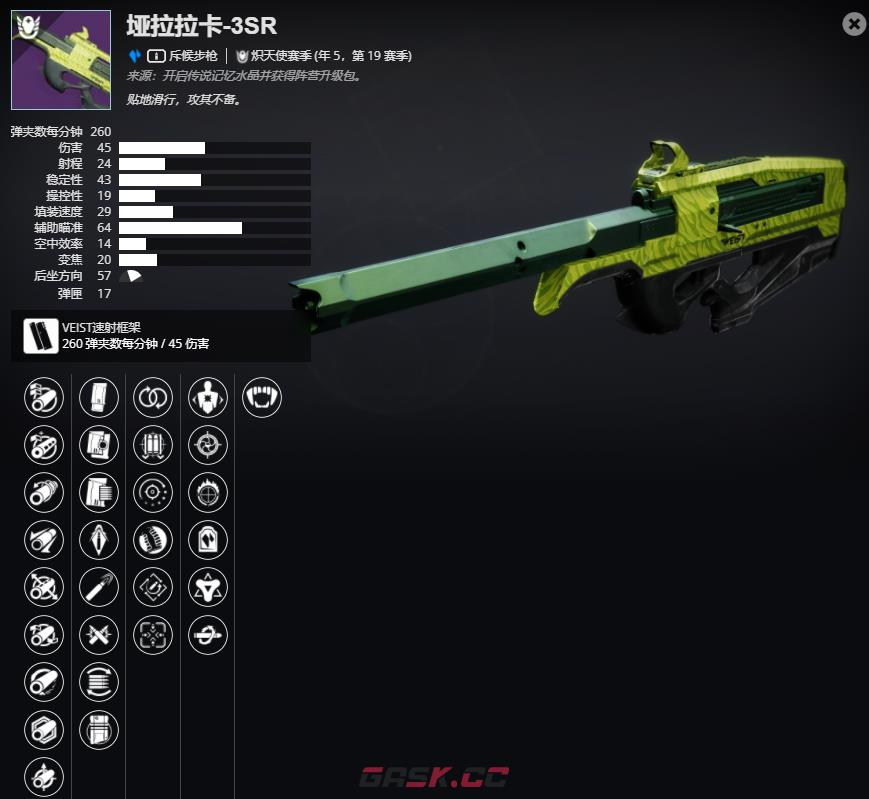Select the three magazines with arrows perk
The height and width of the screenshot is (799, 869).
coord(153,444)
